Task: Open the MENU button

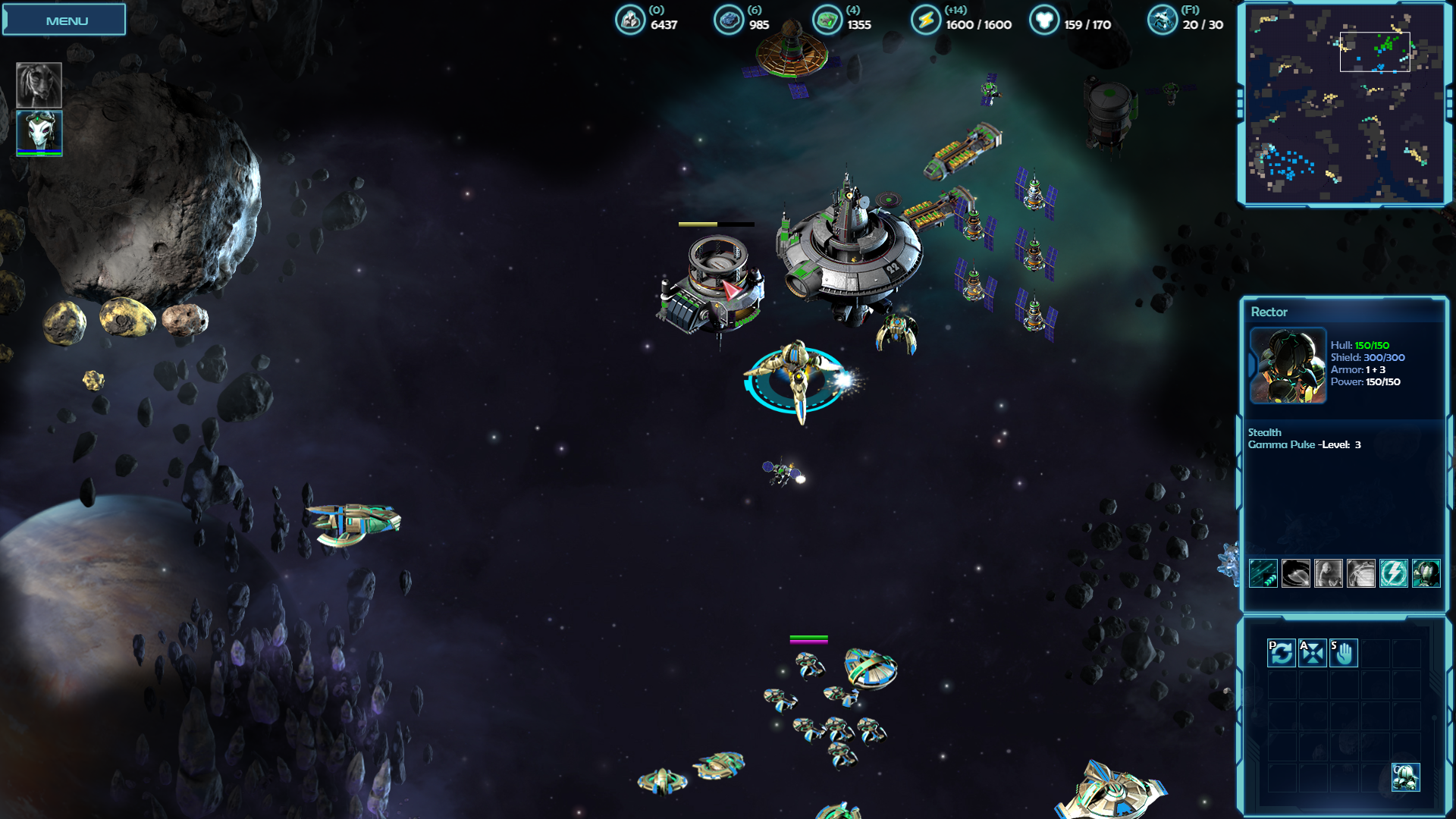Action: click(x=64, y=20)
